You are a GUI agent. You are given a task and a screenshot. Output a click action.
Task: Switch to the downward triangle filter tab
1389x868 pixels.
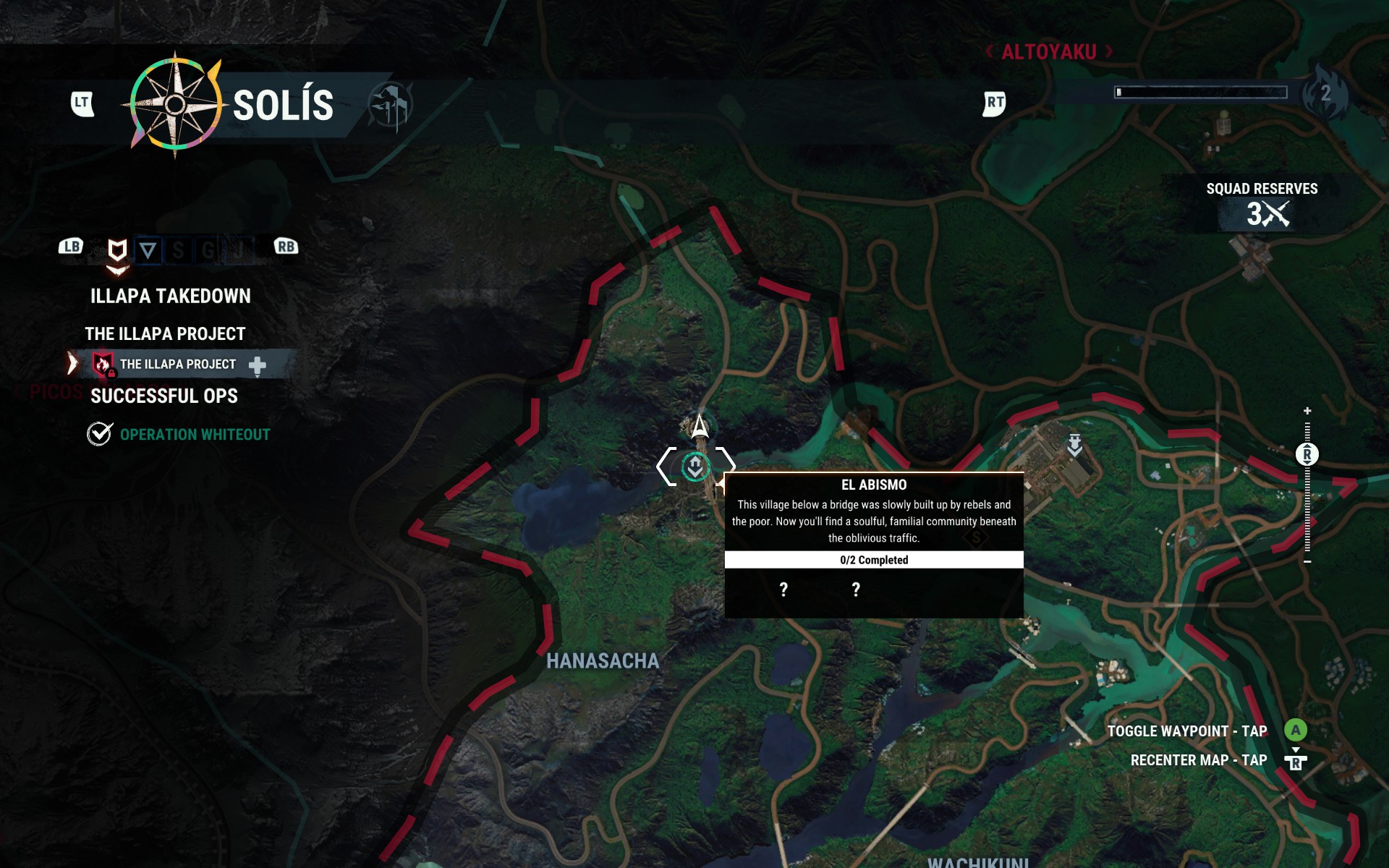coord(148,250)
